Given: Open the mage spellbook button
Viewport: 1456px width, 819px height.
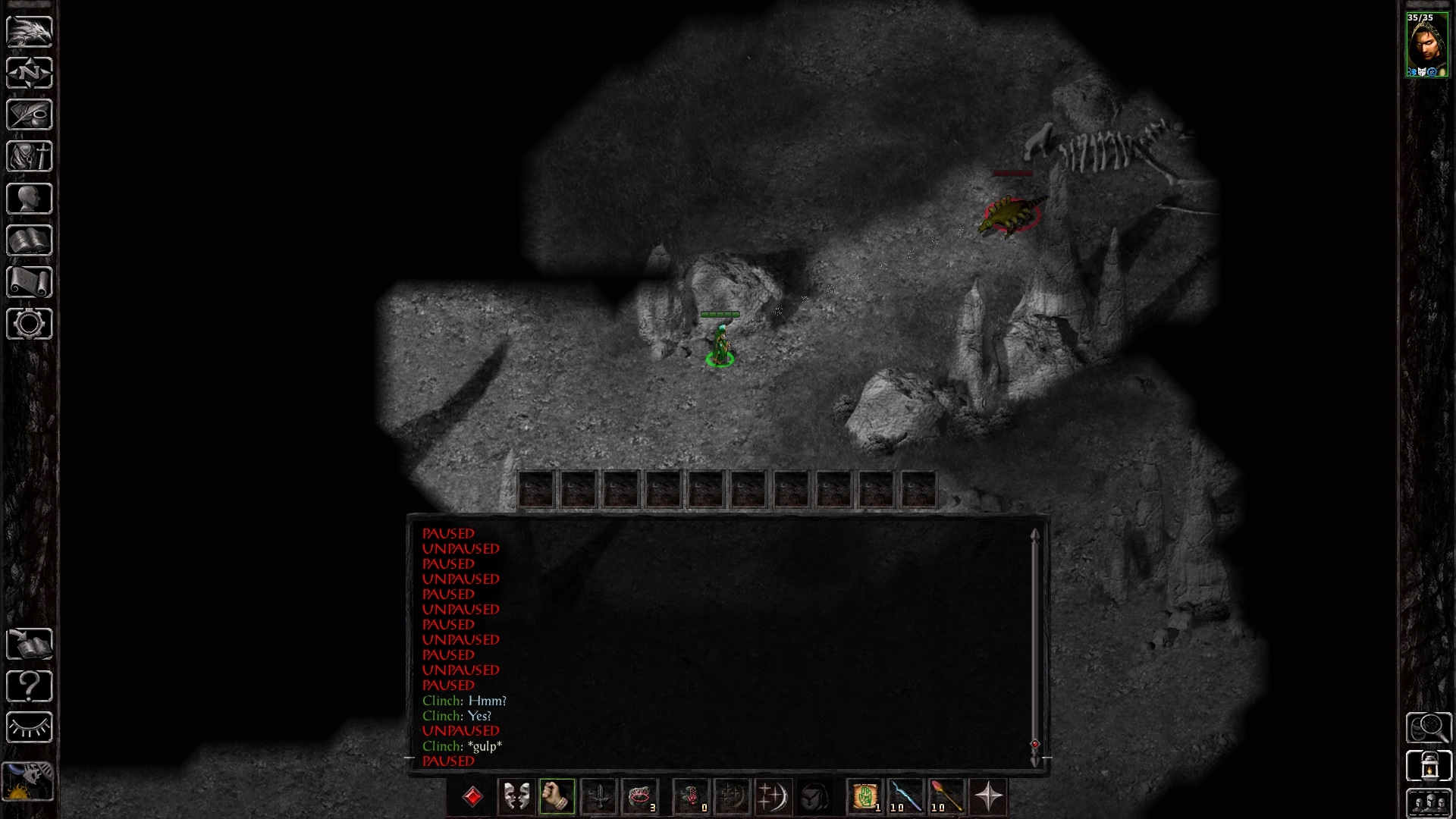Looking at the screenshot, I should coord(30,240).
